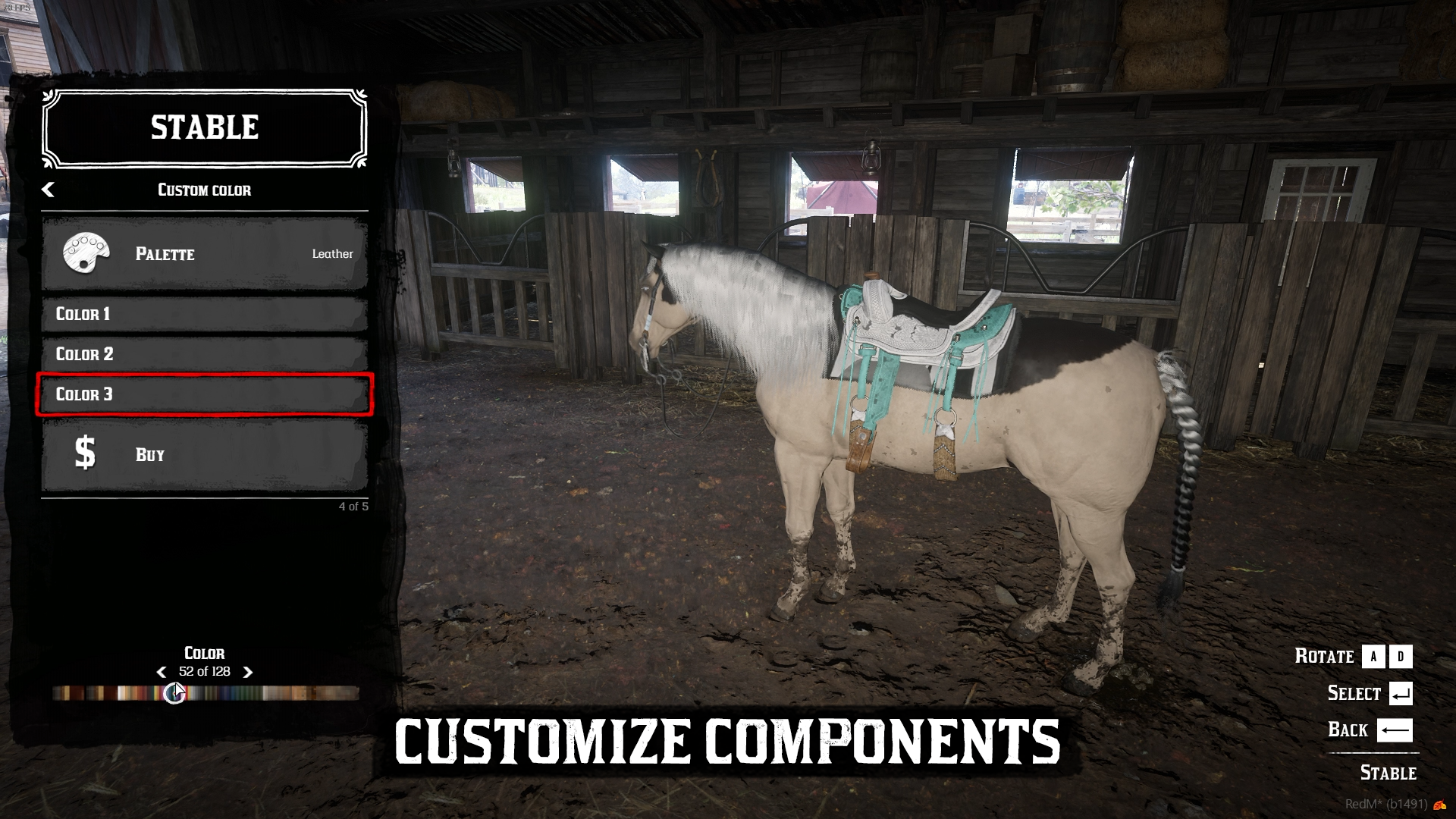Click the Leather palette value

point(331,254)
